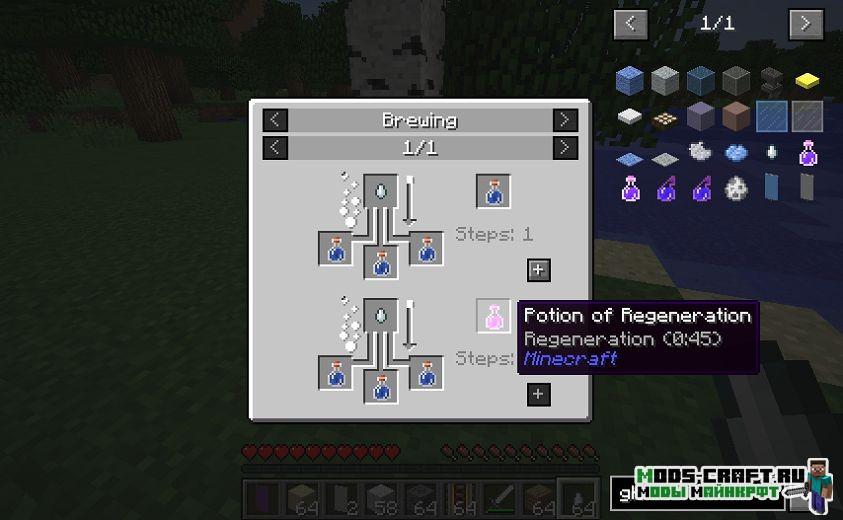The height and width of the screenshot is (520, 843).
Task: Pick the anvil in the item list
Action: [x=771, y=80]
